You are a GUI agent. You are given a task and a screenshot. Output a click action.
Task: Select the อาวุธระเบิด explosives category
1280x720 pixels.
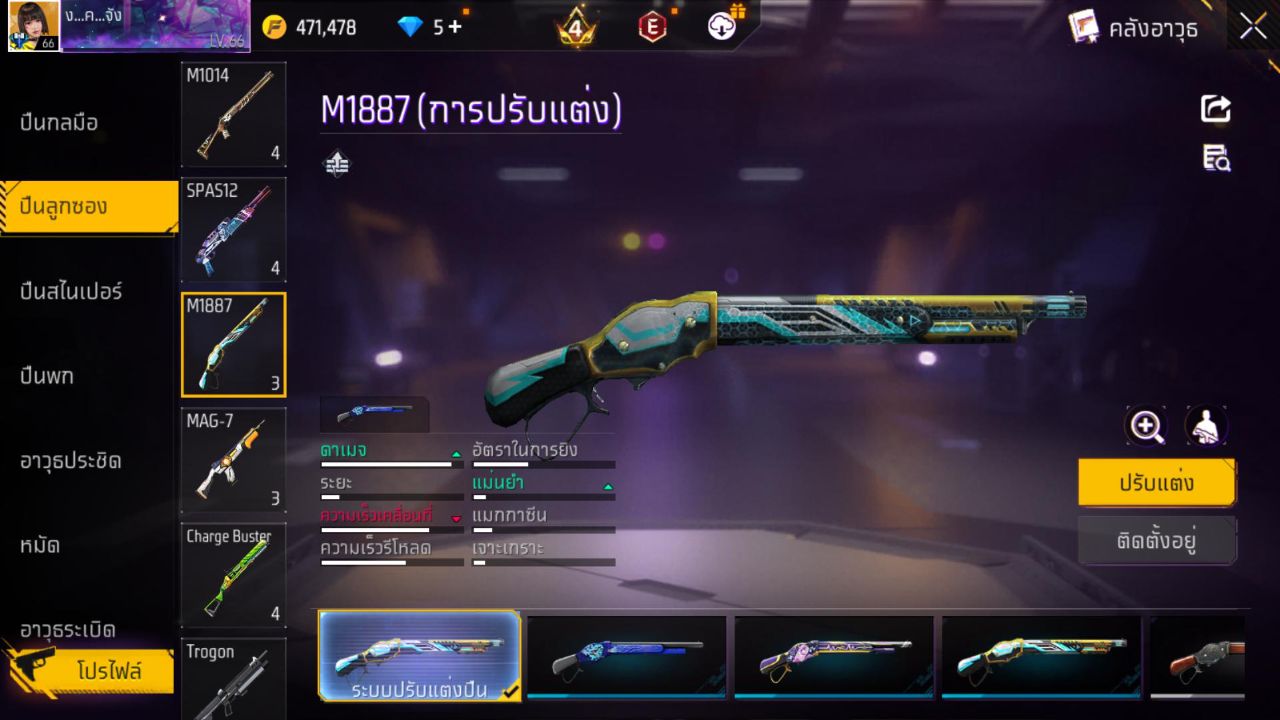click(70, 630)
